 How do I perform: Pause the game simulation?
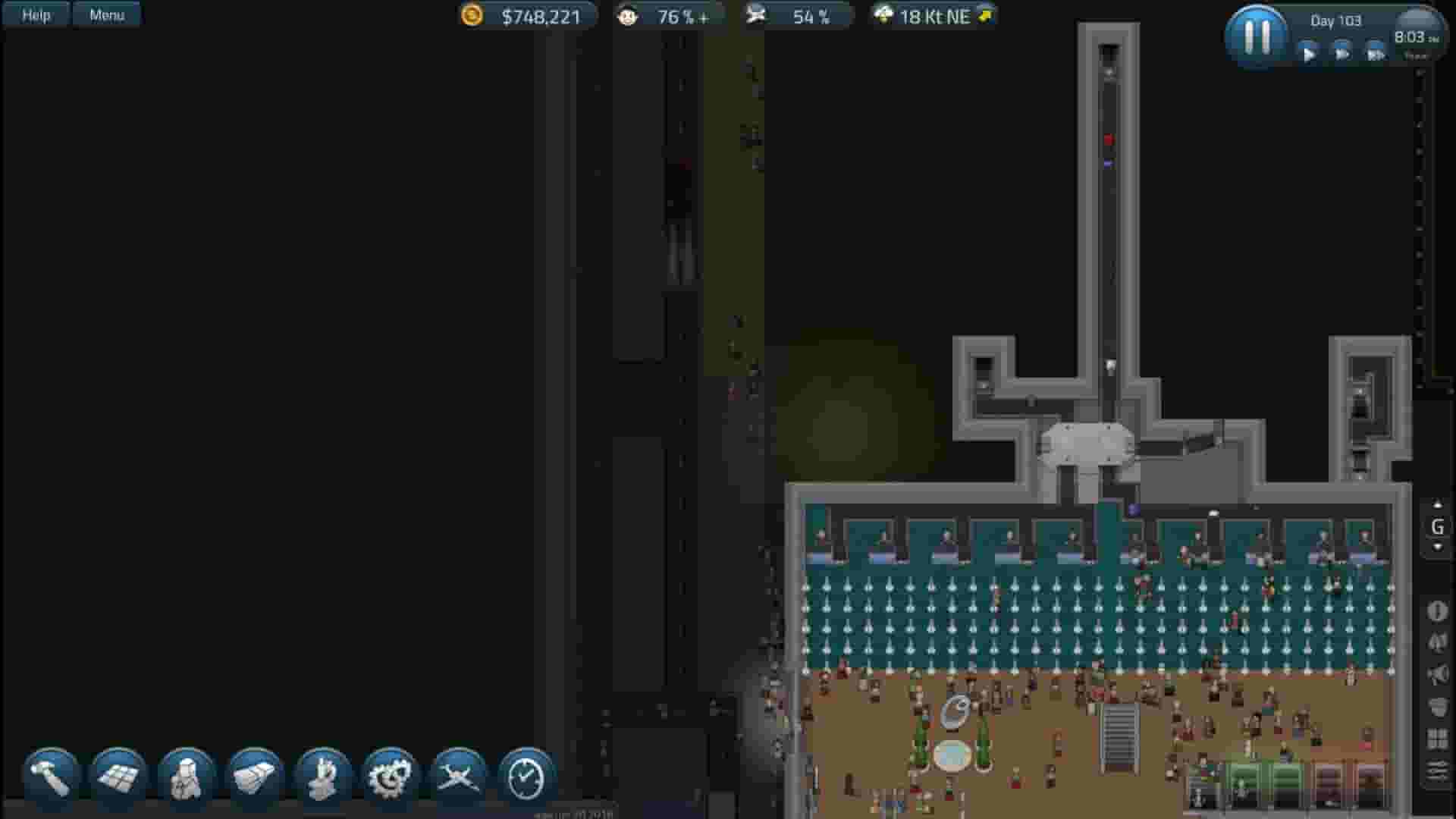[x=1257, y=36]
